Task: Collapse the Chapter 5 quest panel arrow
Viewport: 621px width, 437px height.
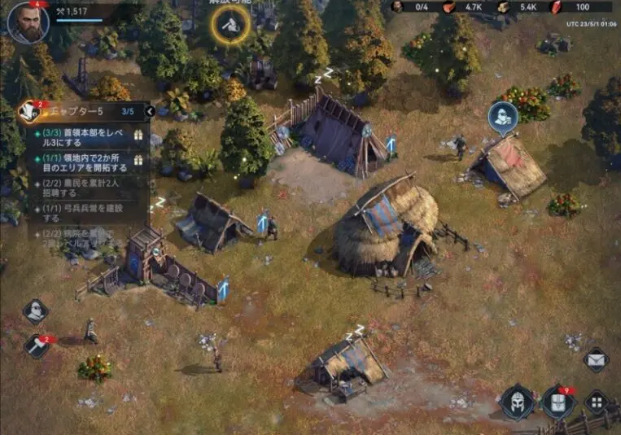Action: pos(150,111)
